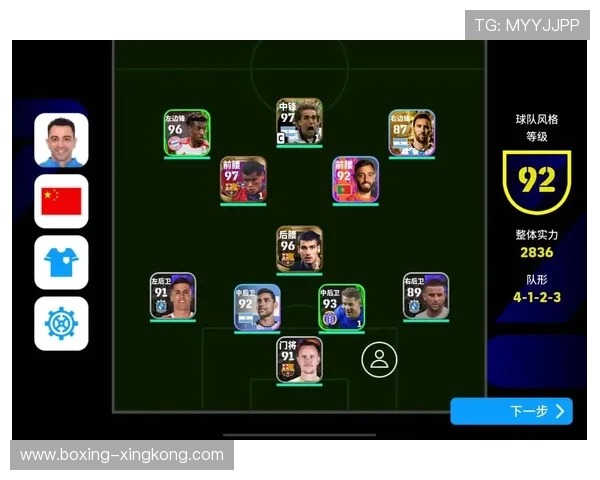This screenshot has width=600, height=480.
Task: Select the China flag icon
Action: pos(61,201)
